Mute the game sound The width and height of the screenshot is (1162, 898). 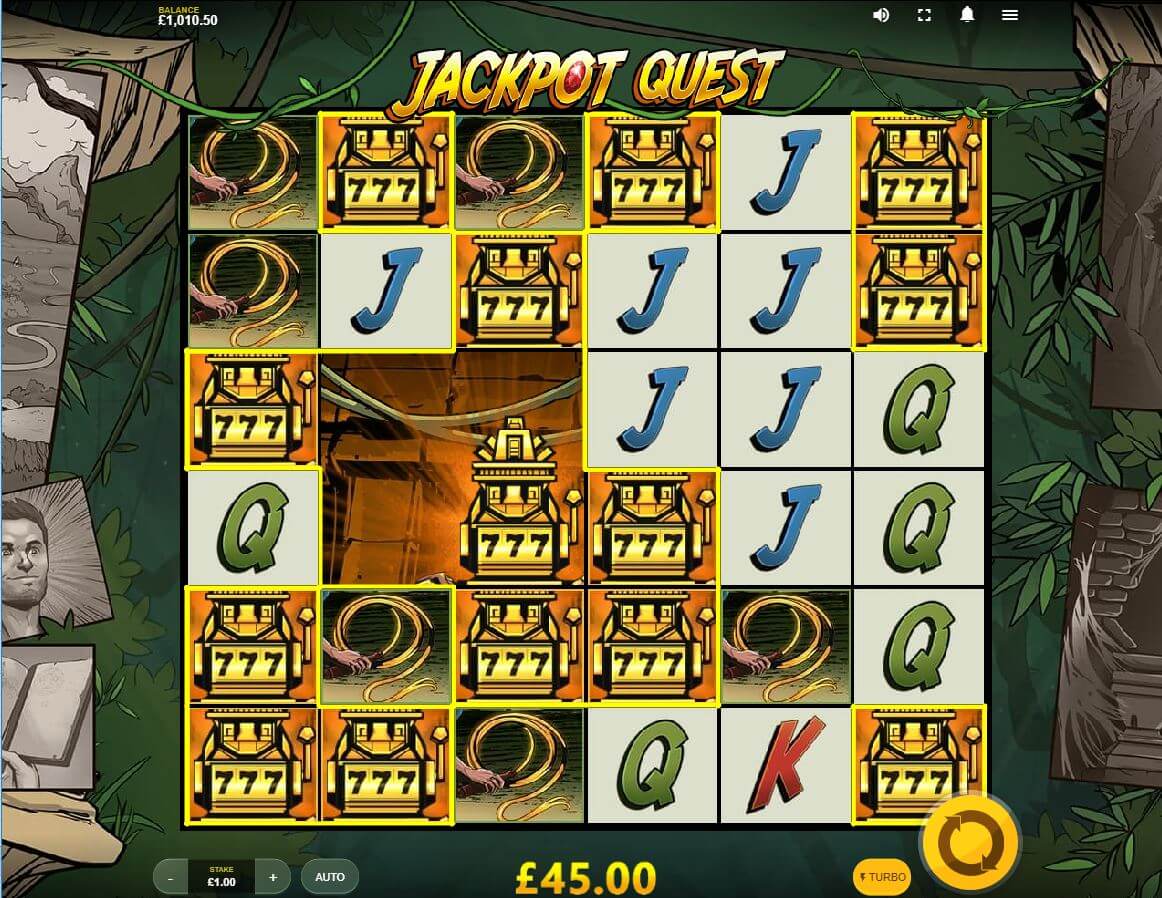click(x=881, y=15)
